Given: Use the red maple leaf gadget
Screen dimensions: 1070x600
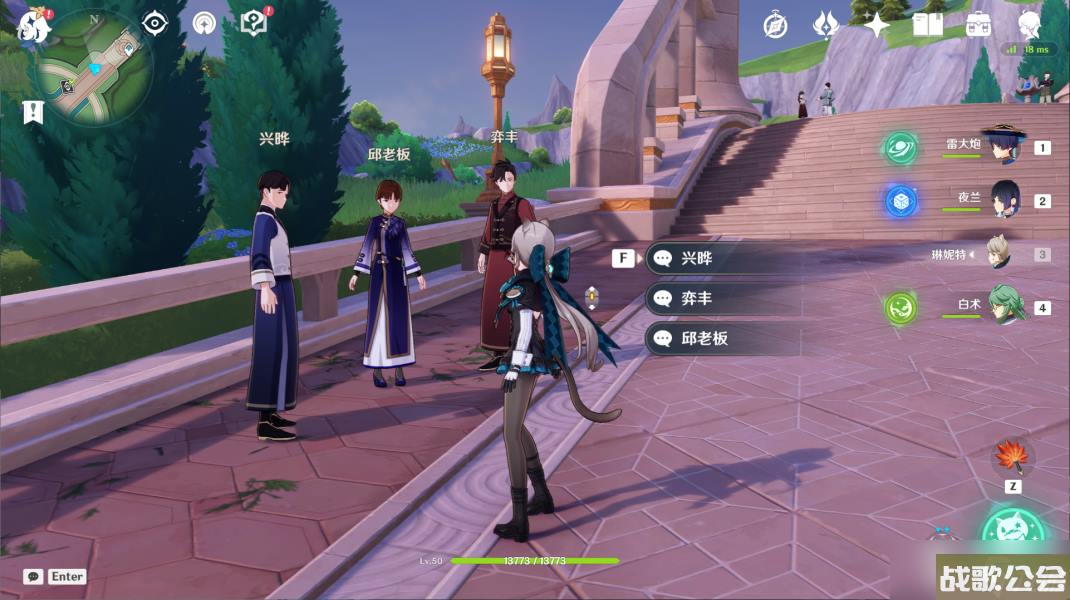Looking at the screenshot, I should [x=1012, y=458].
